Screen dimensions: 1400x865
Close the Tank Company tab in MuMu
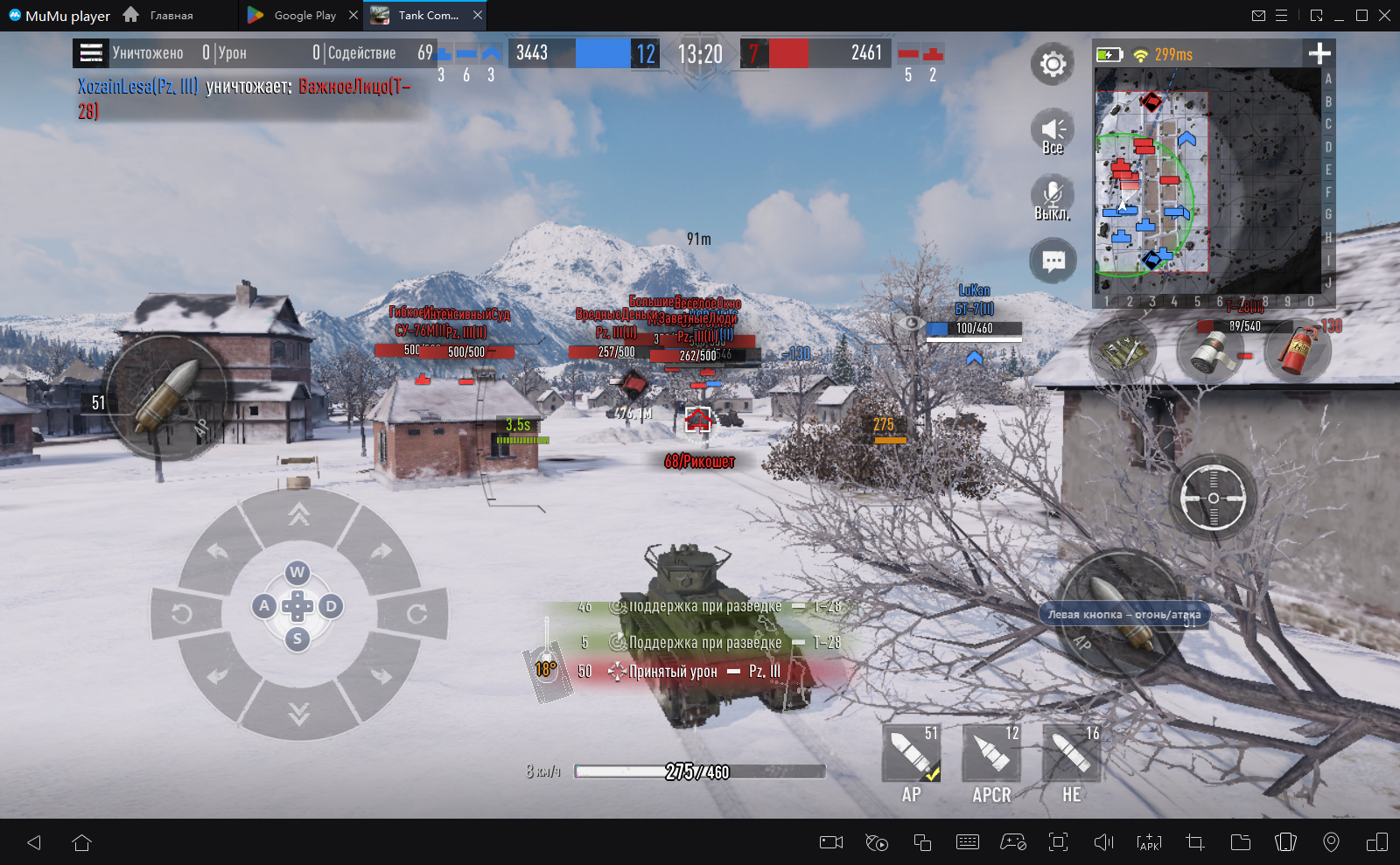(x=478, y=15)
